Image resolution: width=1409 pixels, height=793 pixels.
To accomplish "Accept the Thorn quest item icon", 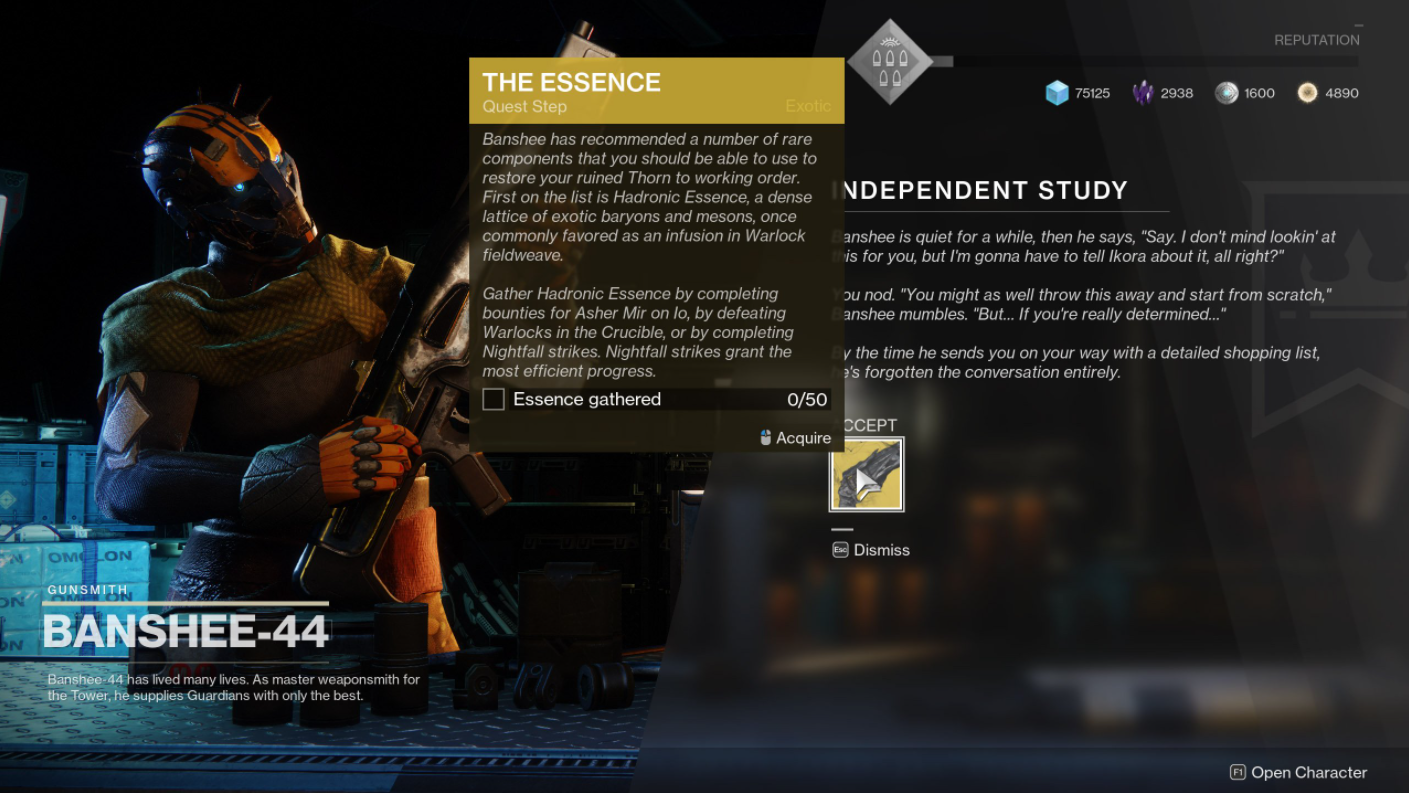I will pos(867,475).
